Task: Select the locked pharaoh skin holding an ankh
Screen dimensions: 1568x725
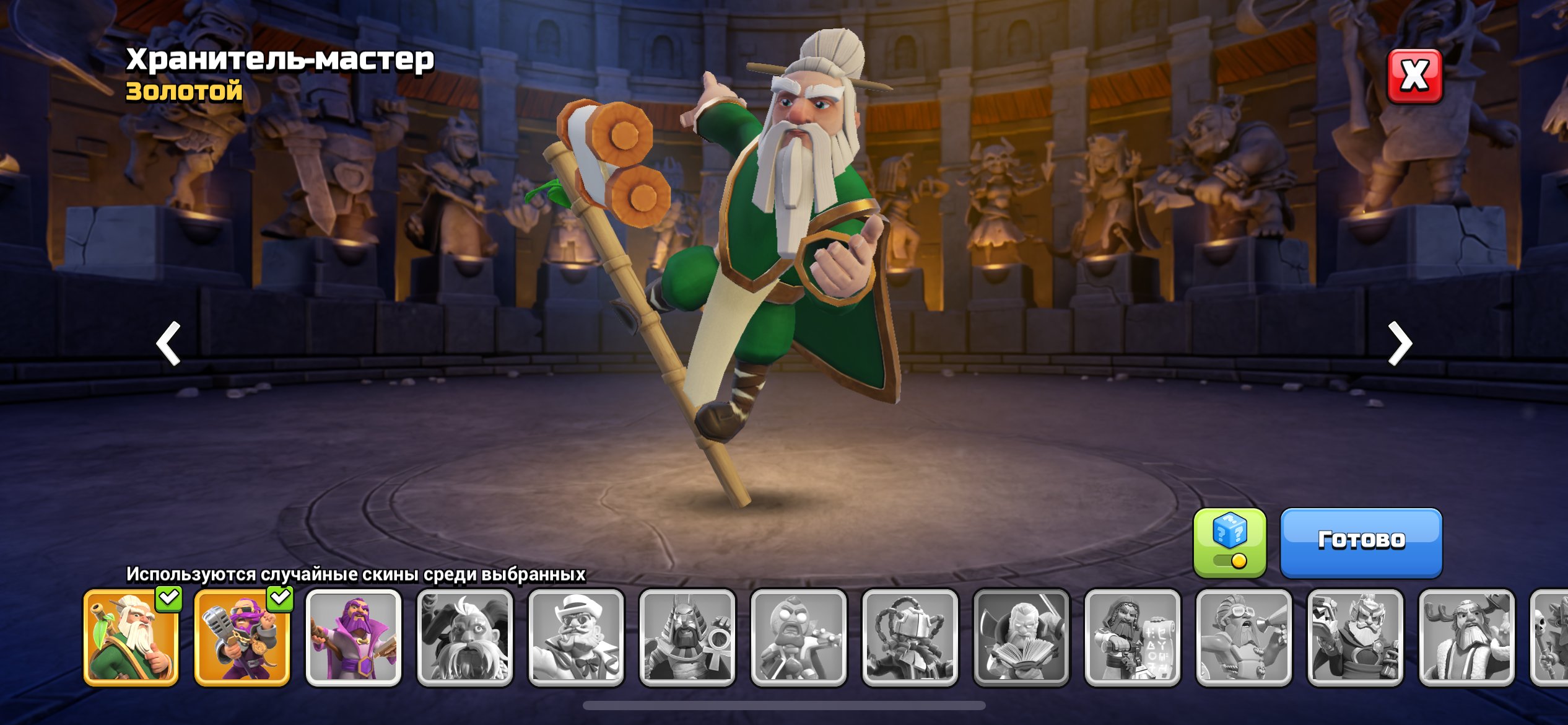Action: (687, 638)
